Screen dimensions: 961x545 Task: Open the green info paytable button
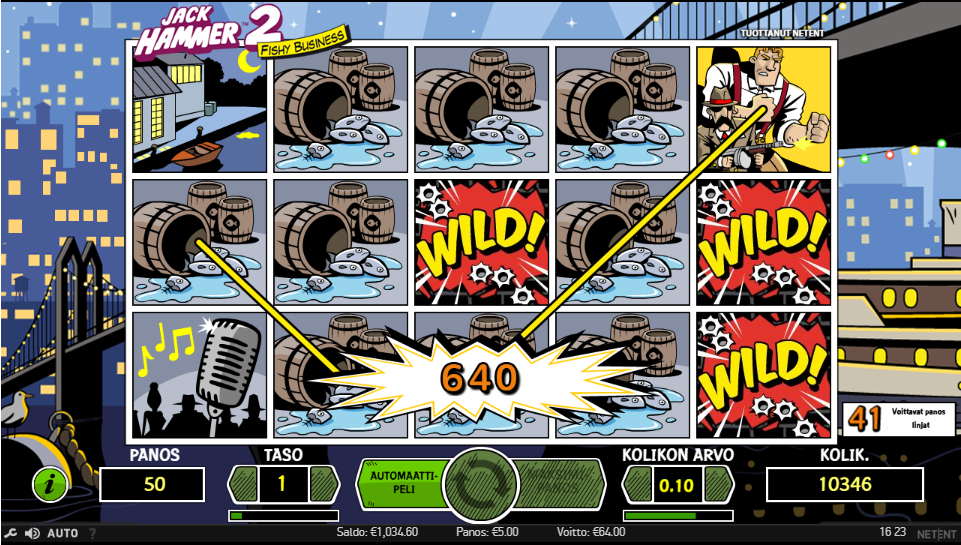click(50, 484)
